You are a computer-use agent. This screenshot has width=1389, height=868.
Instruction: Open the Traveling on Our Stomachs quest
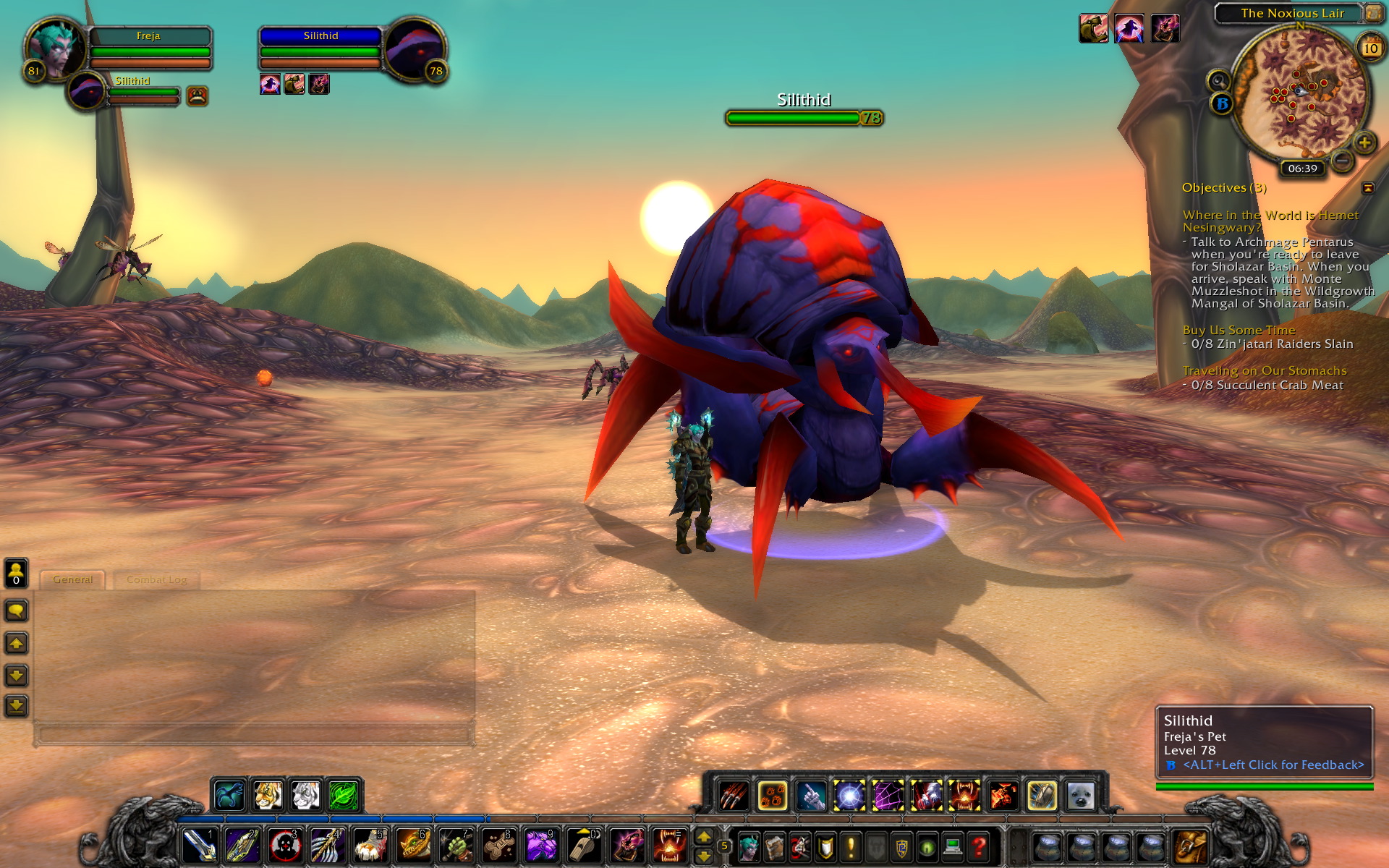1264,370
